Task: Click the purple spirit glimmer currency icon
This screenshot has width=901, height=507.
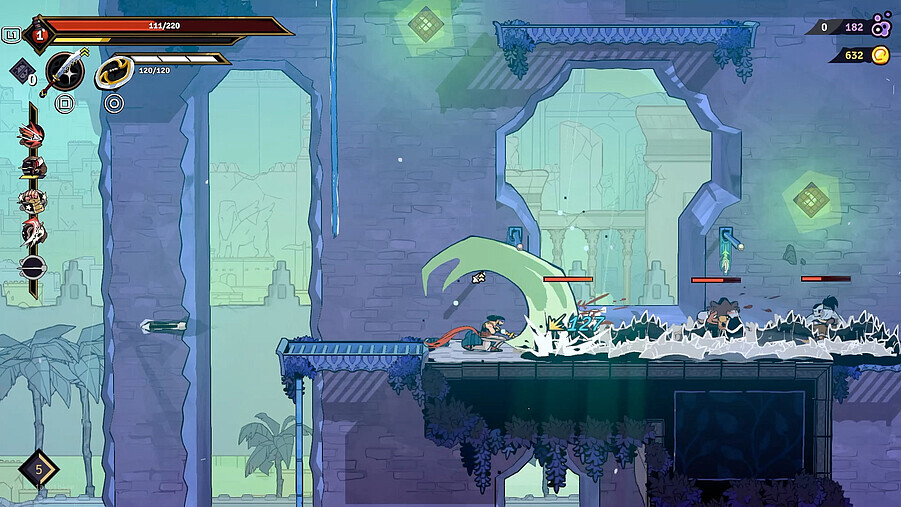Action: point(880,25)
